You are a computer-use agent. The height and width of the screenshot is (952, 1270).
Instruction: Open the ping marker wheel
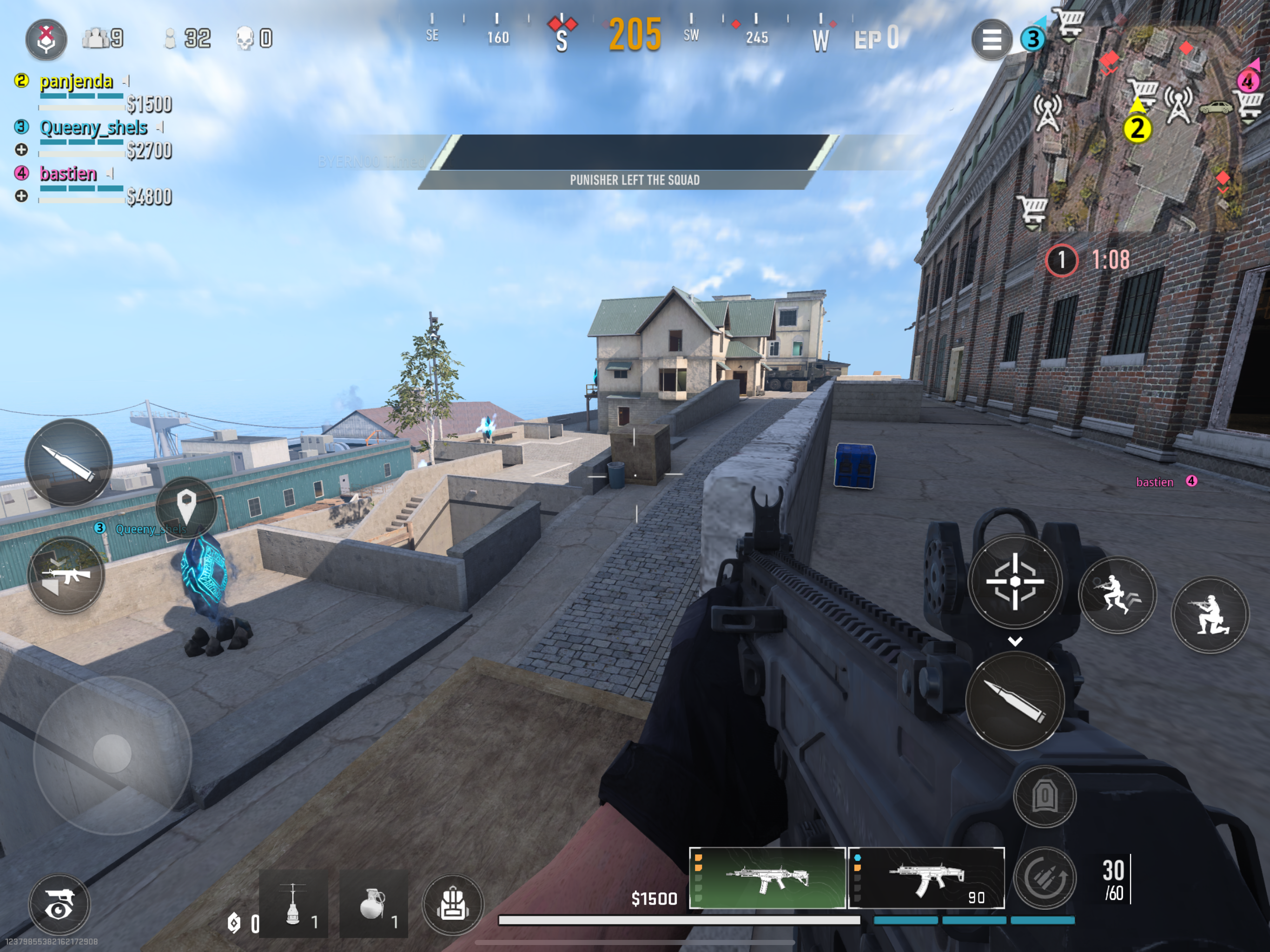[x=186, y=510]
